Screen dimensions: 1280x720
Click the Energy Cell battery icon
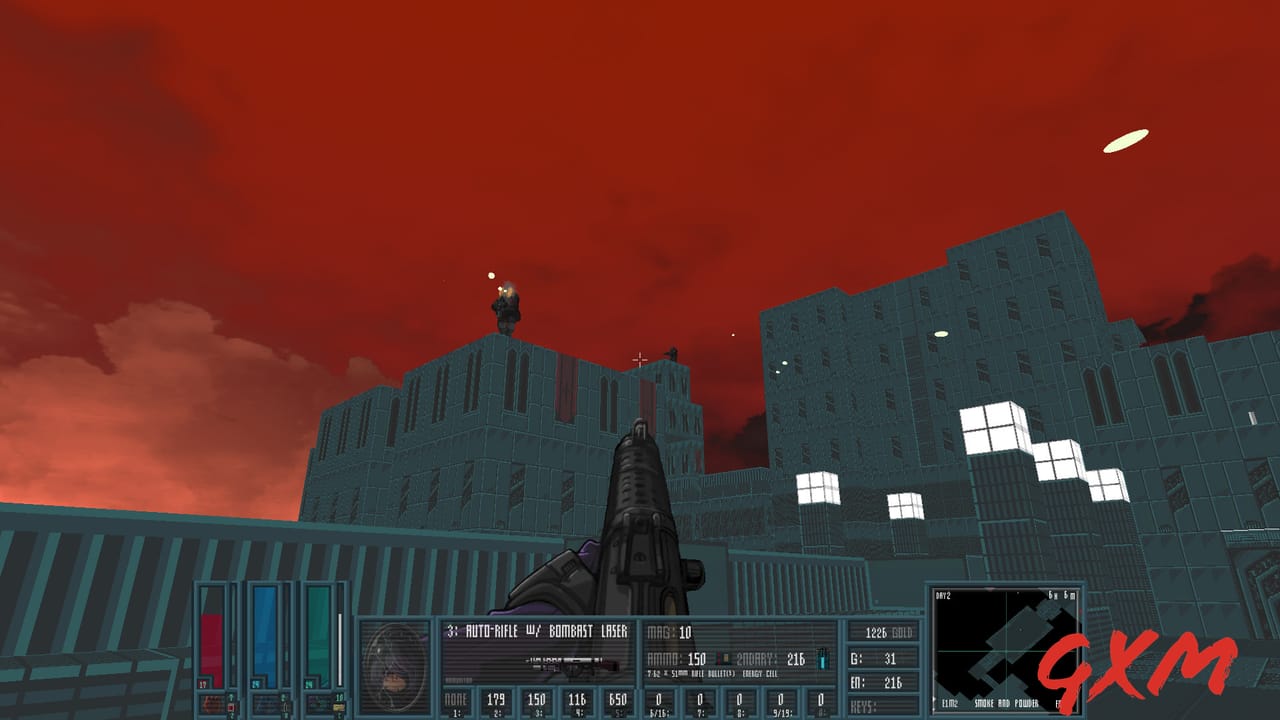click(822, 658)
